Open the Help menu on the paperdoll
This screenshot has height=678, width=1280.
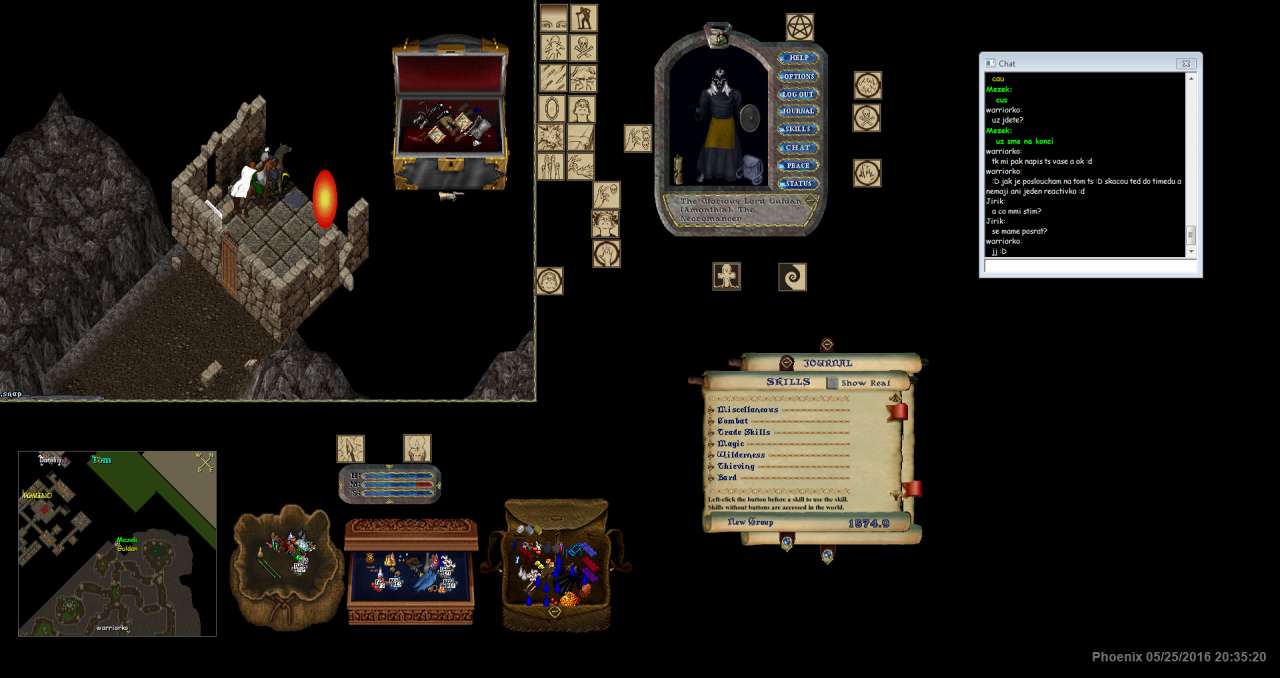[x=798, y=58]
